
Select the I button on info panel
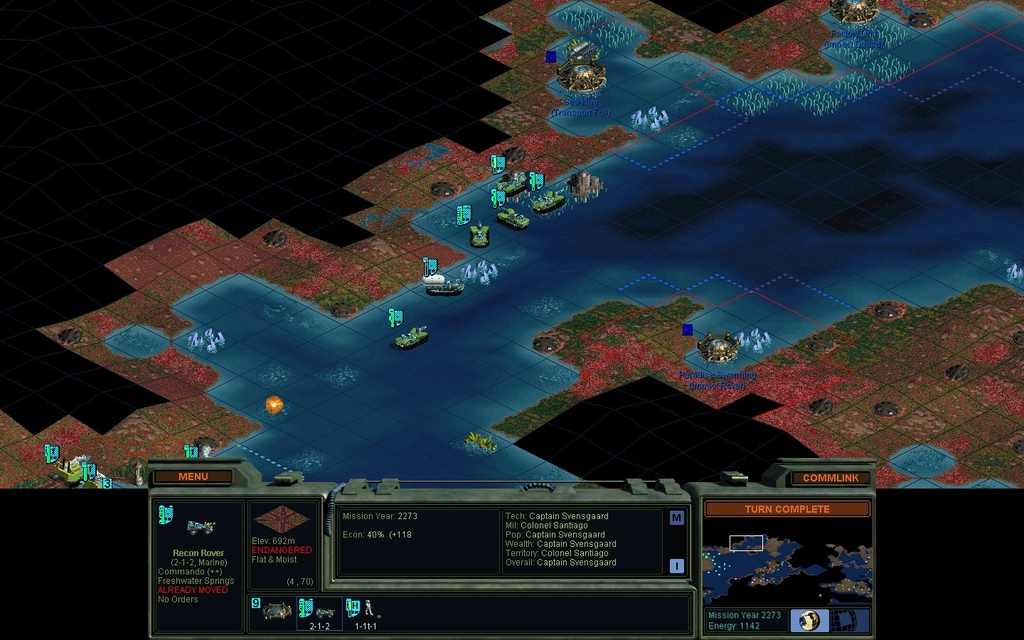[676, 565]
